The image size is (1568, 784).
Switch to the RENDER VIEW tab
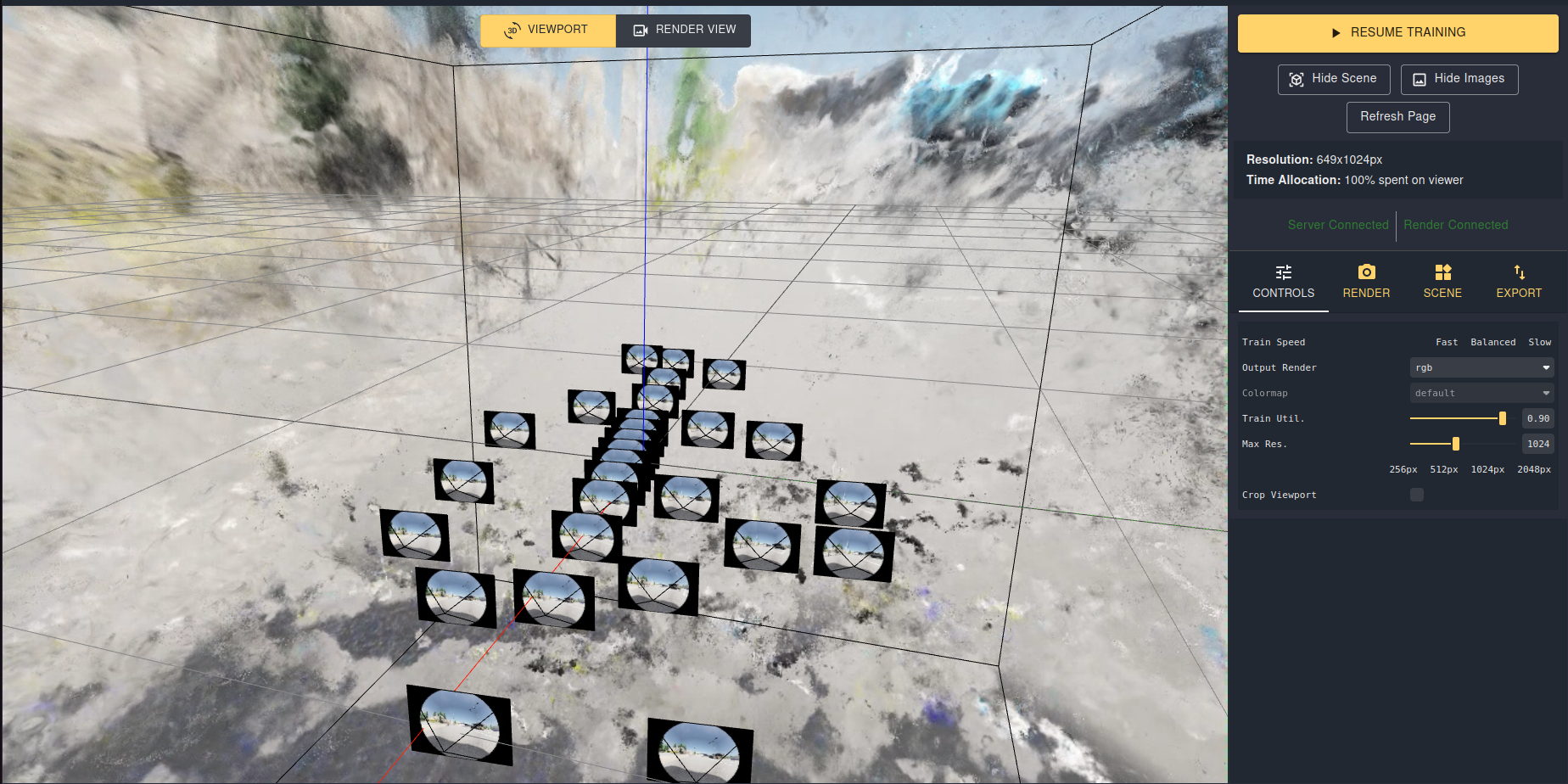pos(683,30)
